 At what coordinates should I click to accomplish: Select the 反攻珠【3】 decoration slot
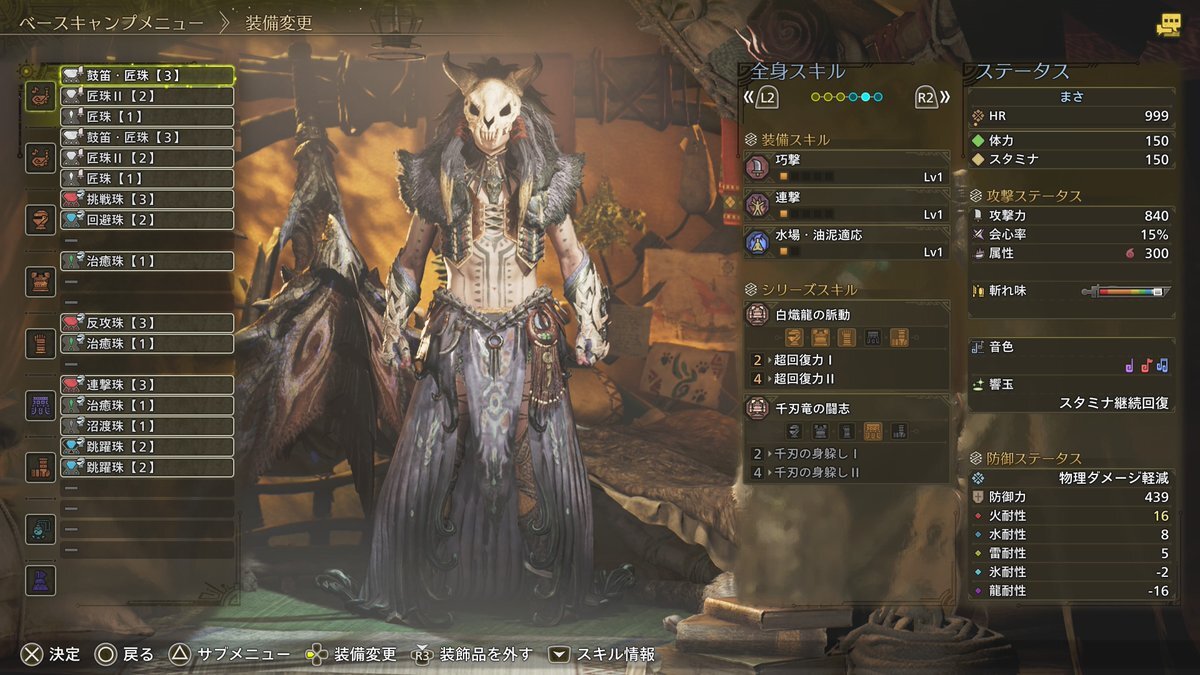(x=147, y=323)
